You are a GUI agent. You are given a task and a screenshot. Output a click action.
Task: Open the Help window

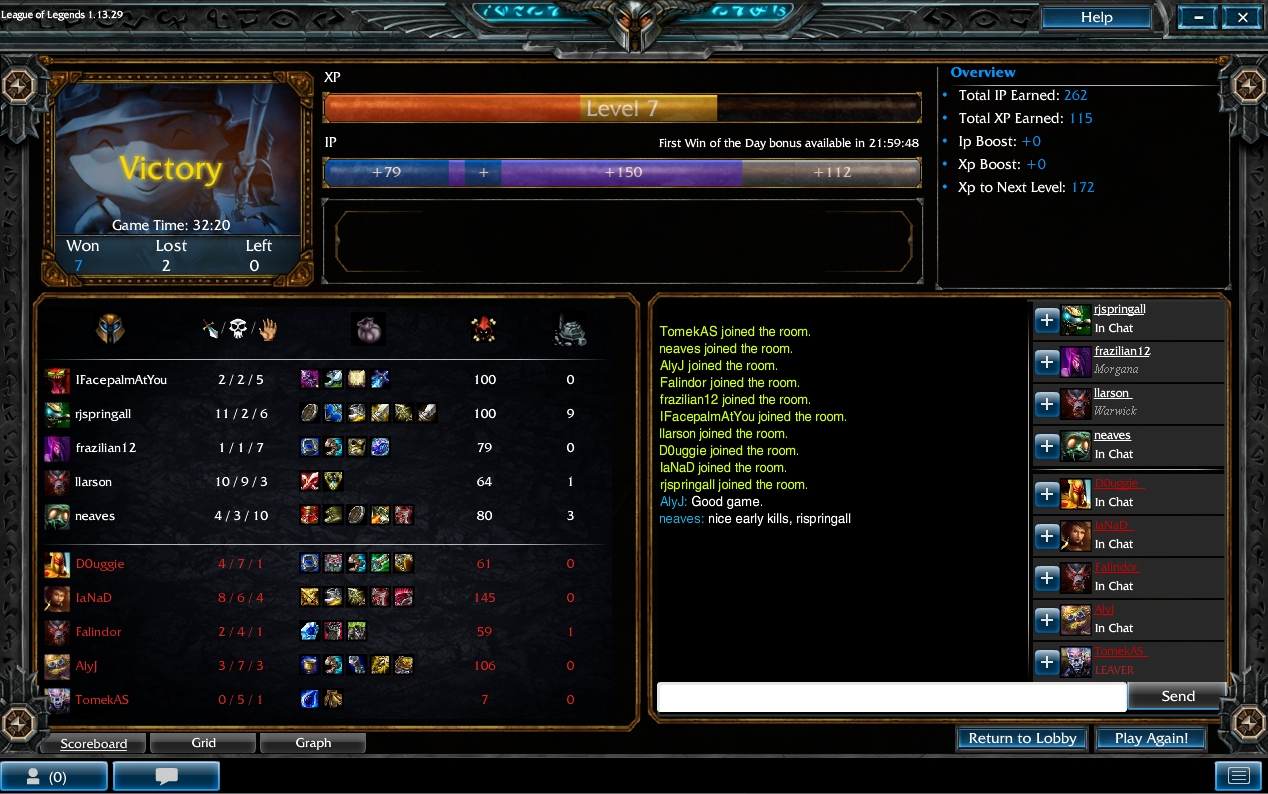tap(1096, 17)
